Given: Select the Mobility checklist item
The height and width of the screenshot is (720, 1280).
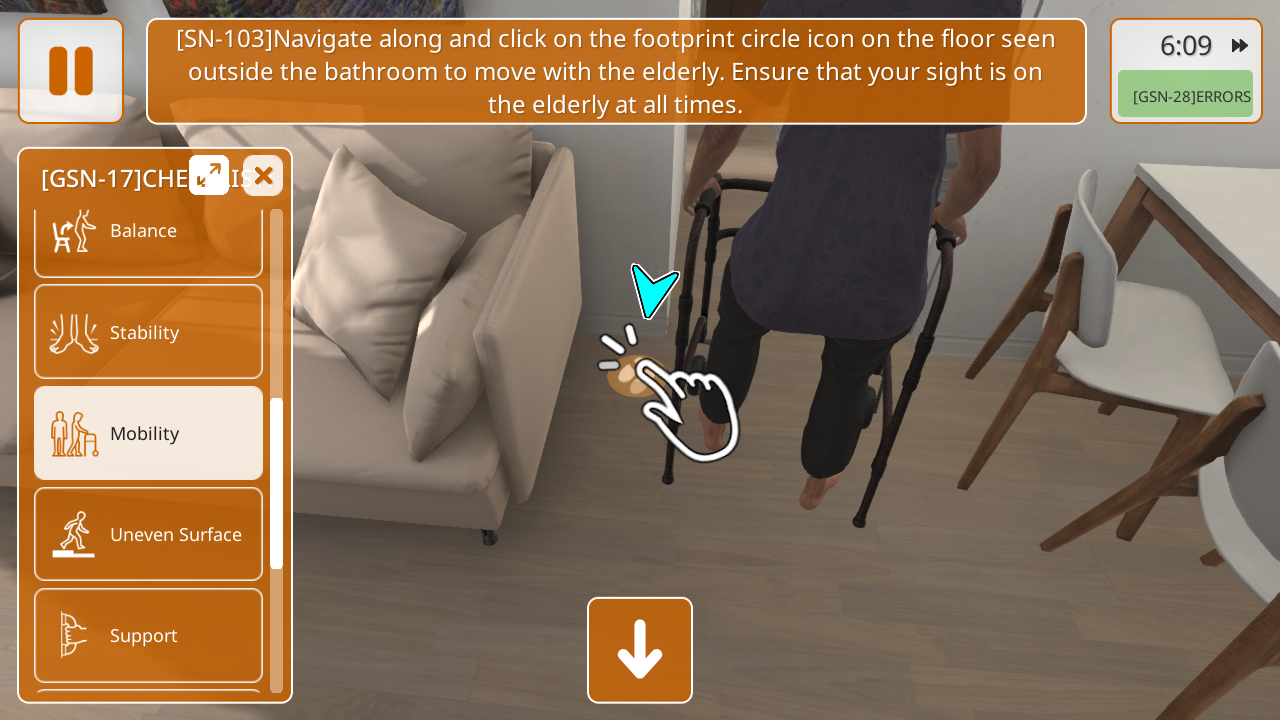Looking at the screenshot, I should pos(148,433).
